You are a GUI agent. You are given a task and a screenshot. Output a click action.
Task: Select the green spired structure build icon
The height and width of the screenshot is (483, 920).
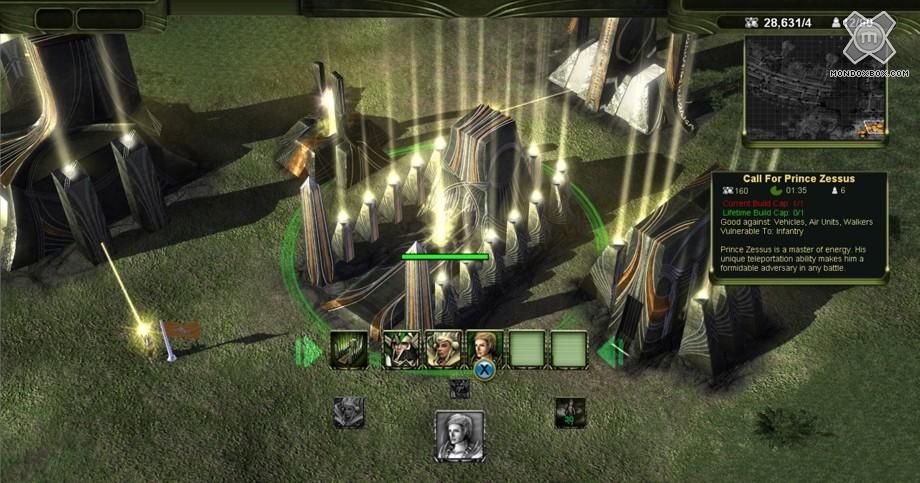(347, 350)
